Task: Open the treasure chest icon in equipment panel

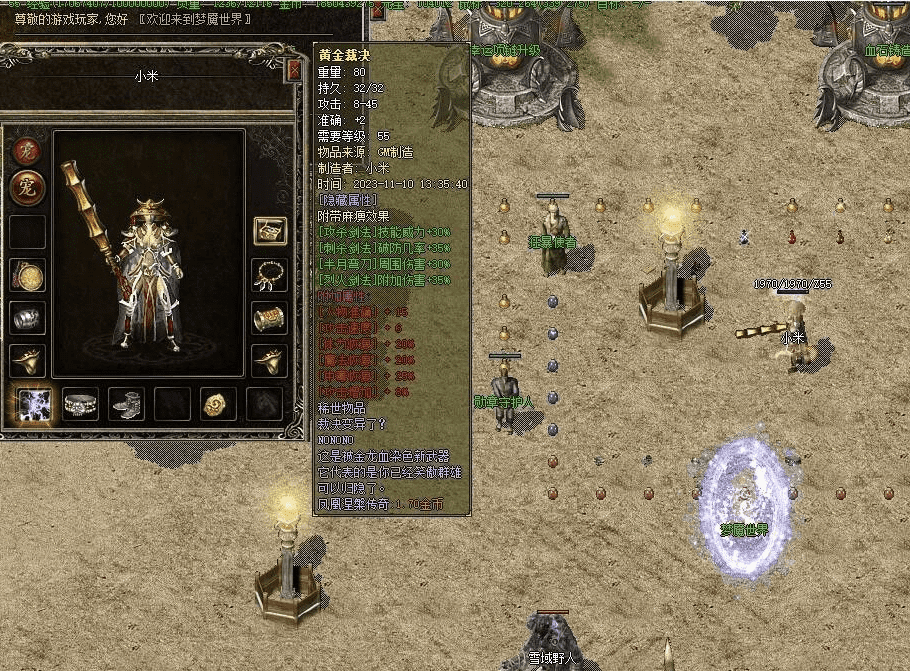Action: point(269,231)
